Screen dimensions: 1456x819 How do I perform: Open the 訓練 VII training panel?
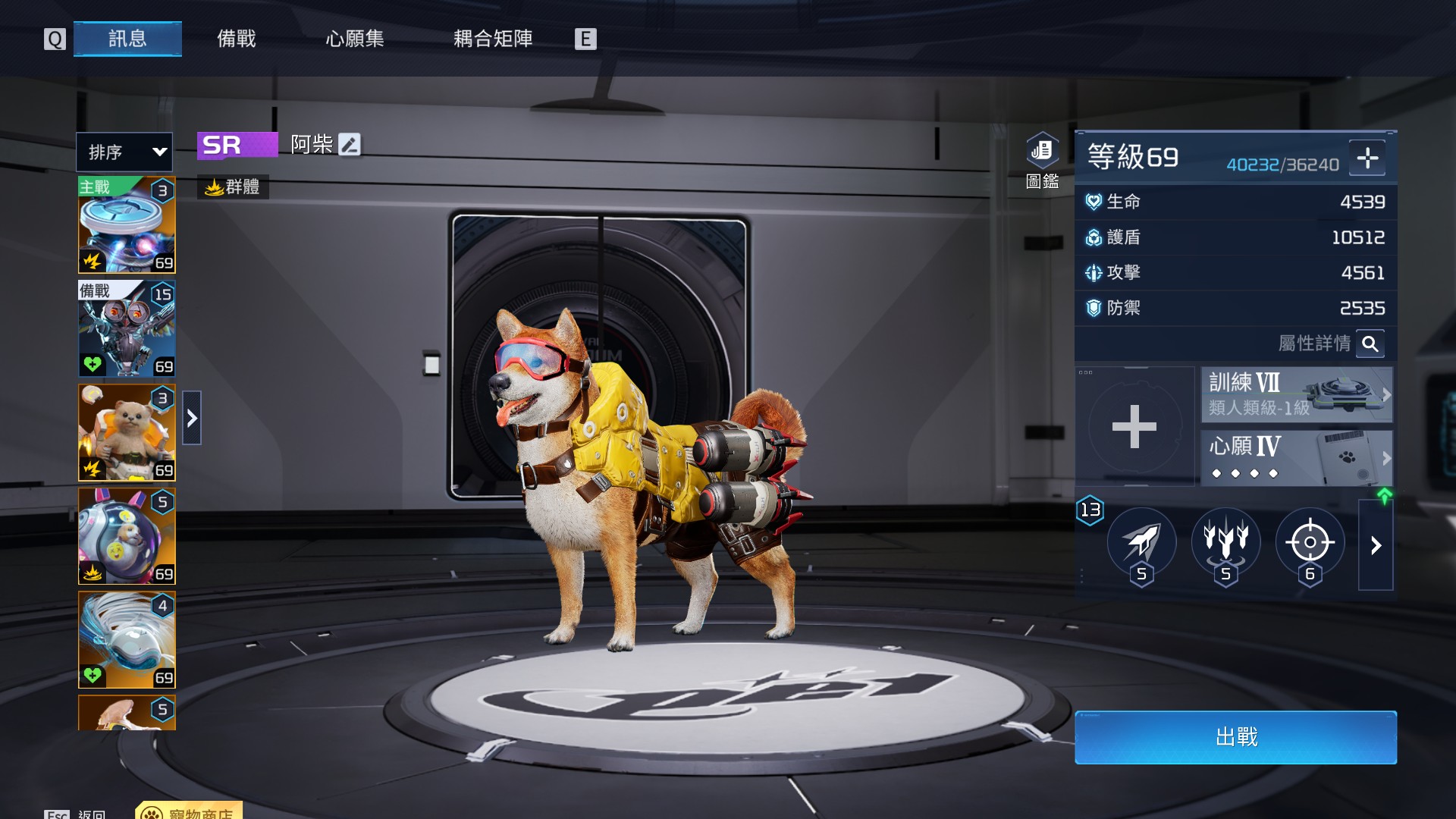click(x=1296, y=394)
